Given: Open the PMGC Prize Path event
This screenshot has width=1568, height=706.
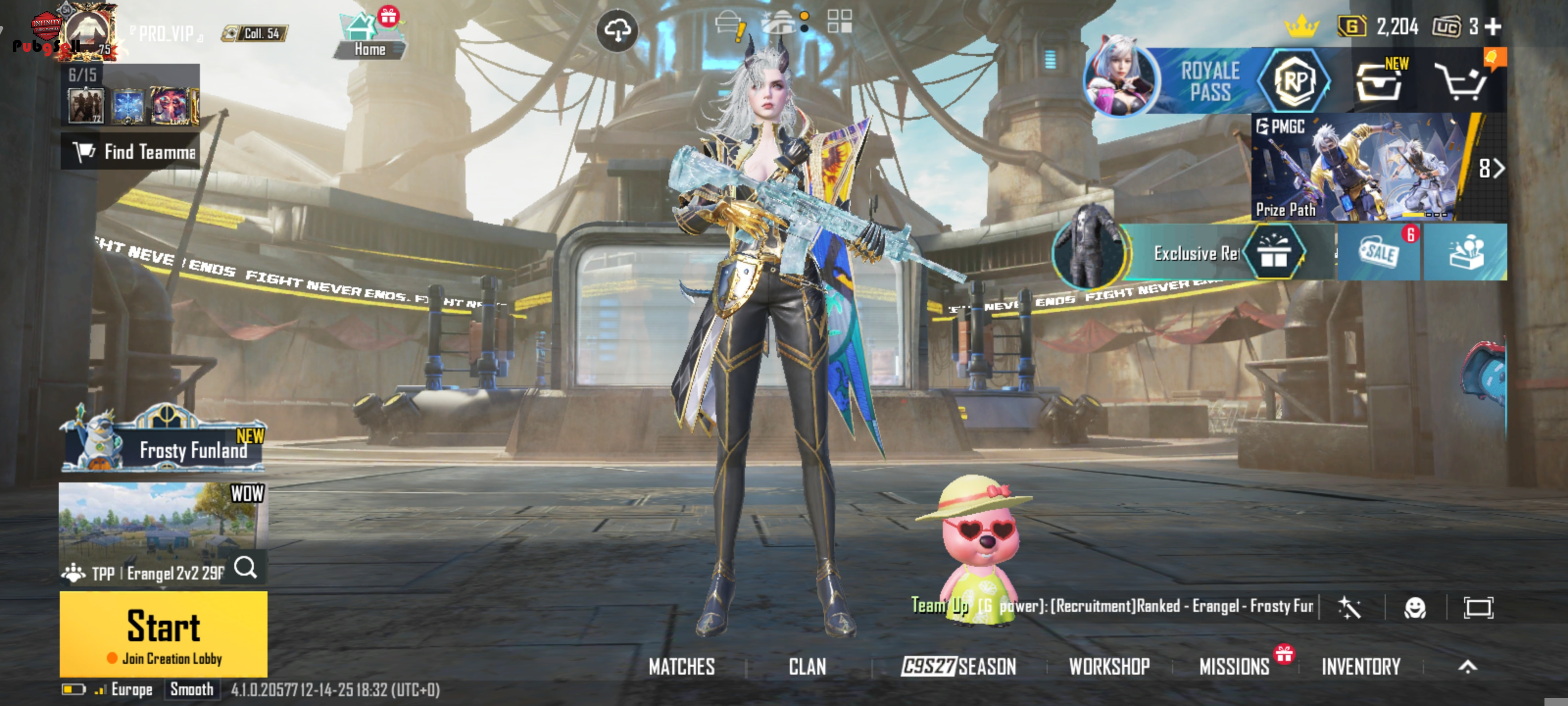Looking at the screenshot, I should coord(1365,167).
